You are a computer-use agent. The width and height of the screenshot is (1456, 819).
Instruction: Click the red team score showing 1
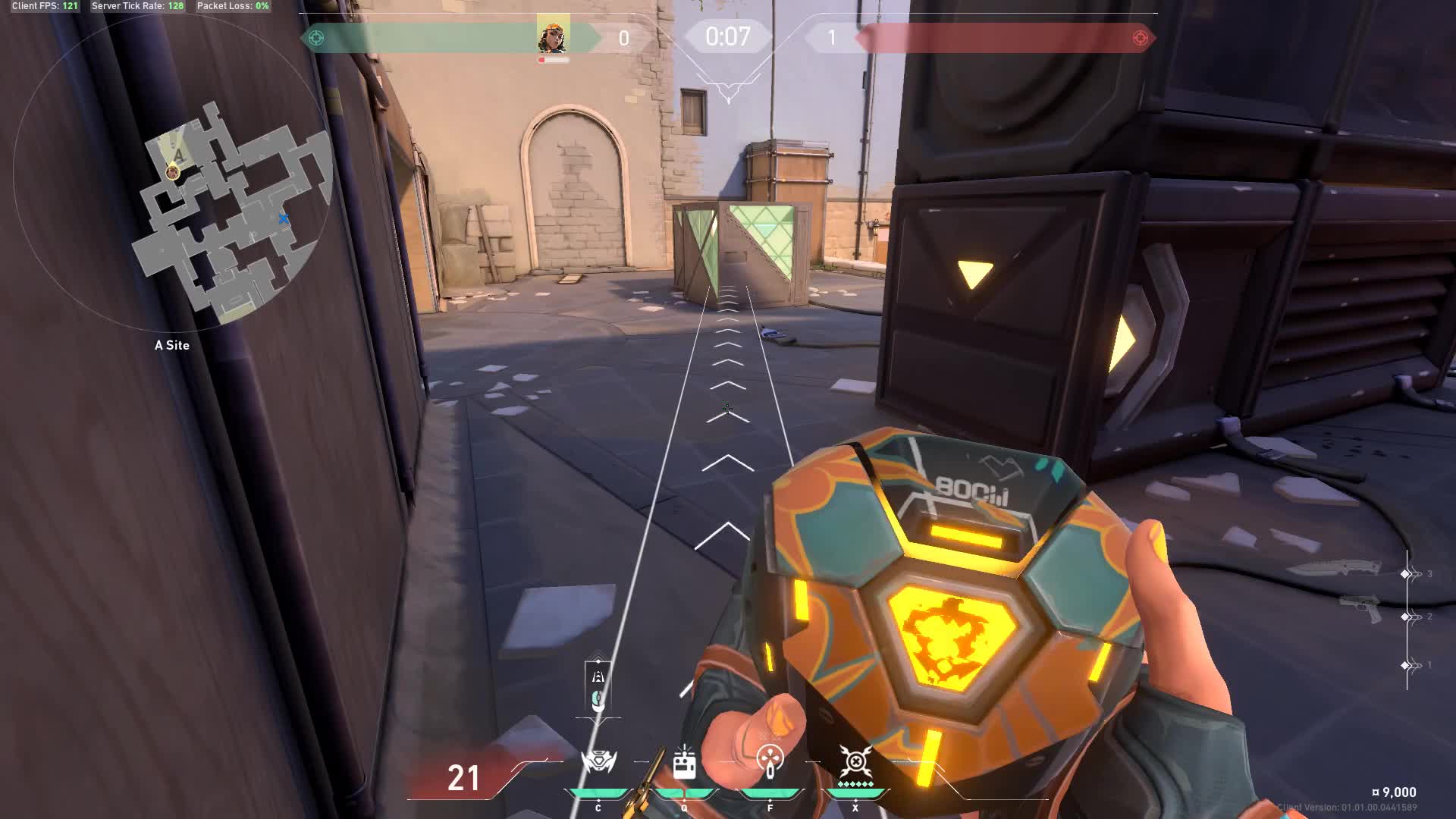[x=833, y=36]
